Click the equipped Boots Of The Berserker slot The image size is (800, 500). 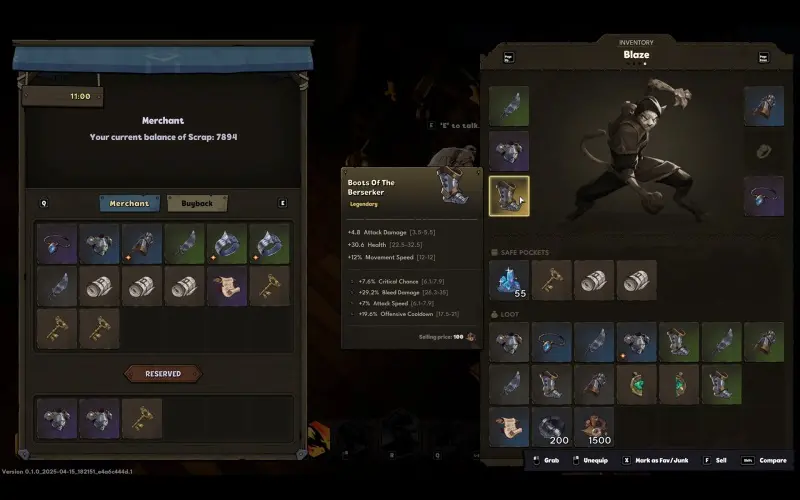[x=509, y=195]
